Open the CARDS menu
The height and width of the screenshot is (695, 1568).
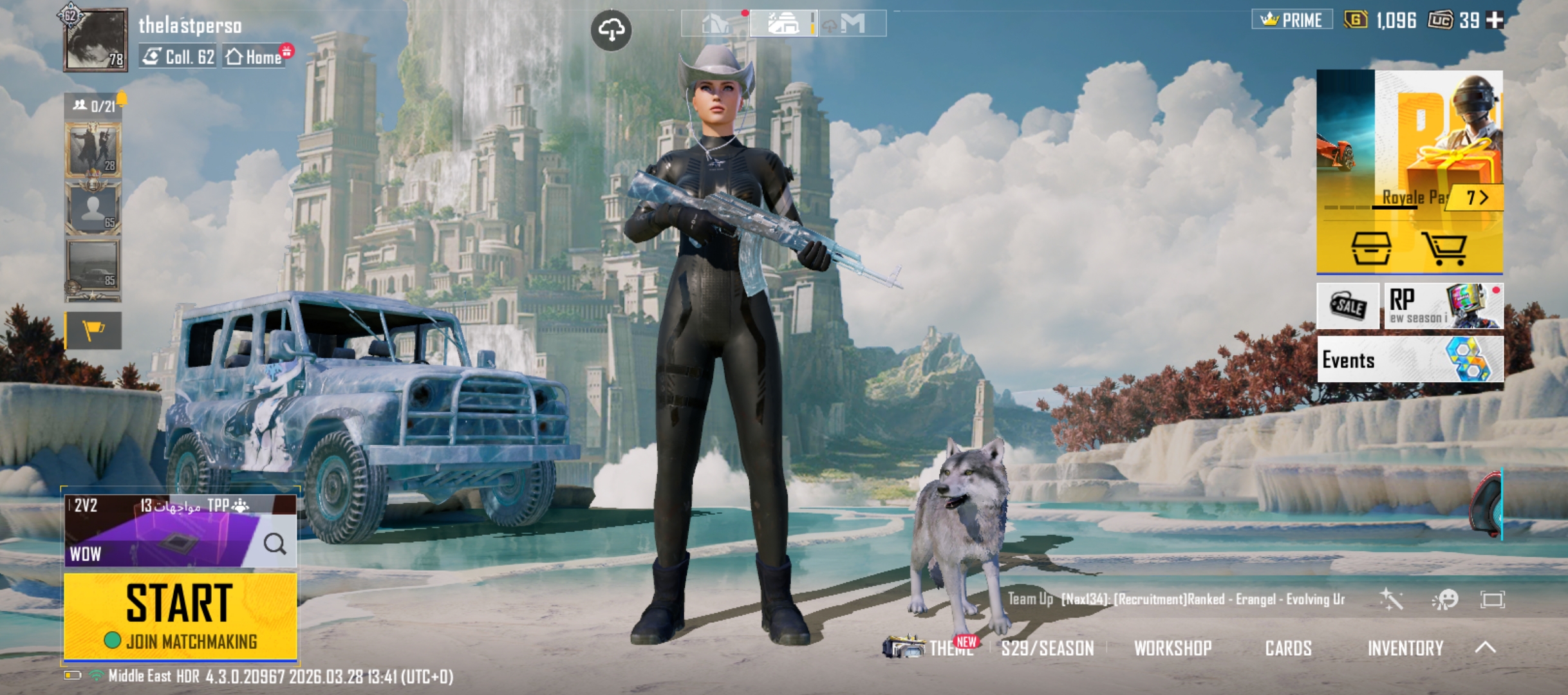[x=1288, y=648]
